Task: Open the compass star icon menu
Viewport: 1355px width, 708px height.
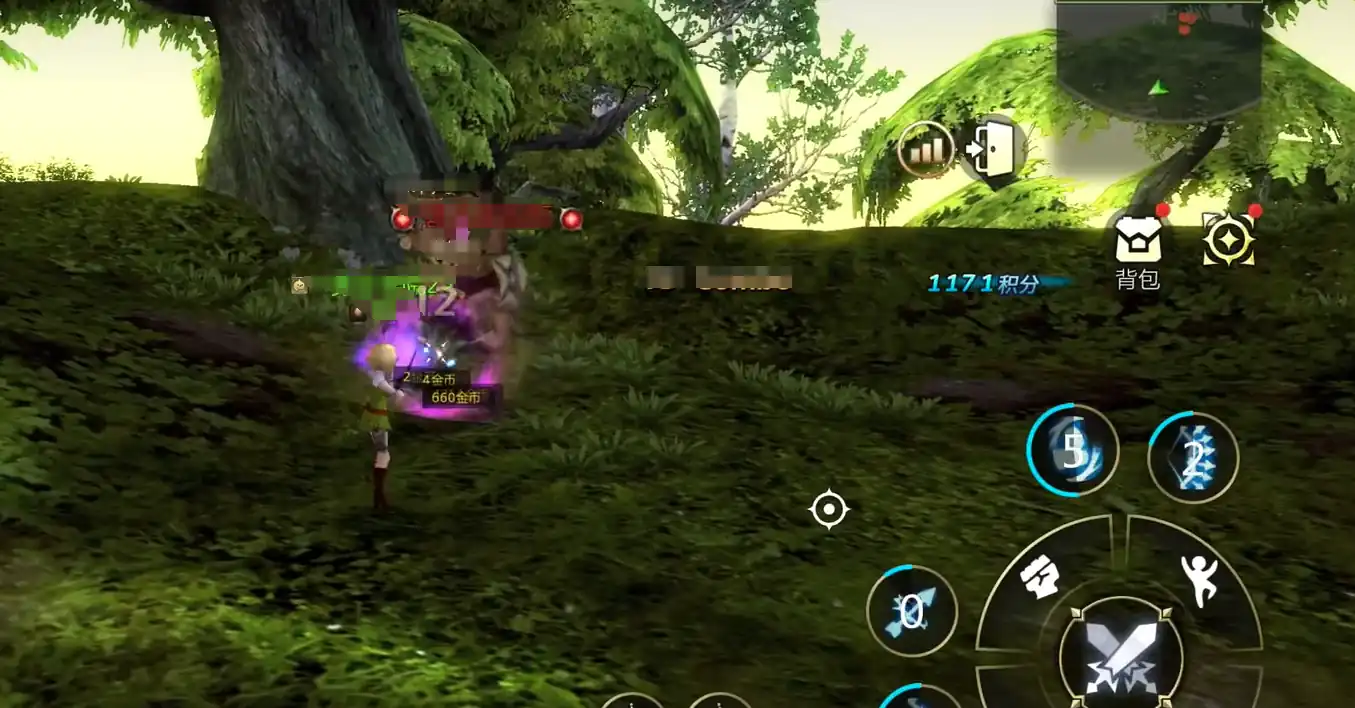Action: 1228,241
